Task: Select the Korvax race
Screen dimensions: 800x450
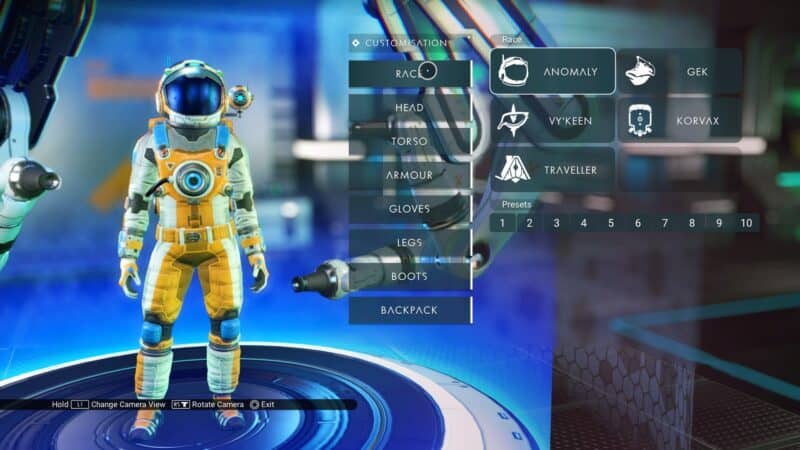Action: (679, 121)
